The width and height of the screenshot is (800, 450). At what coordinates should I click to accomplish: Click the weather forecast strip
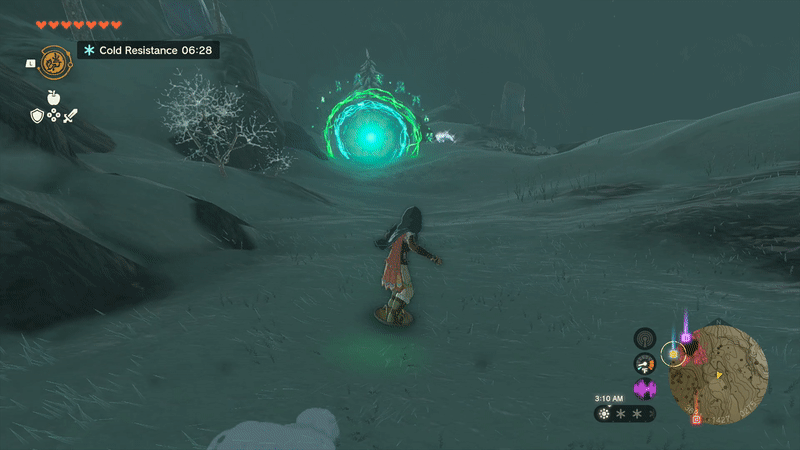(x=625, y=413)
